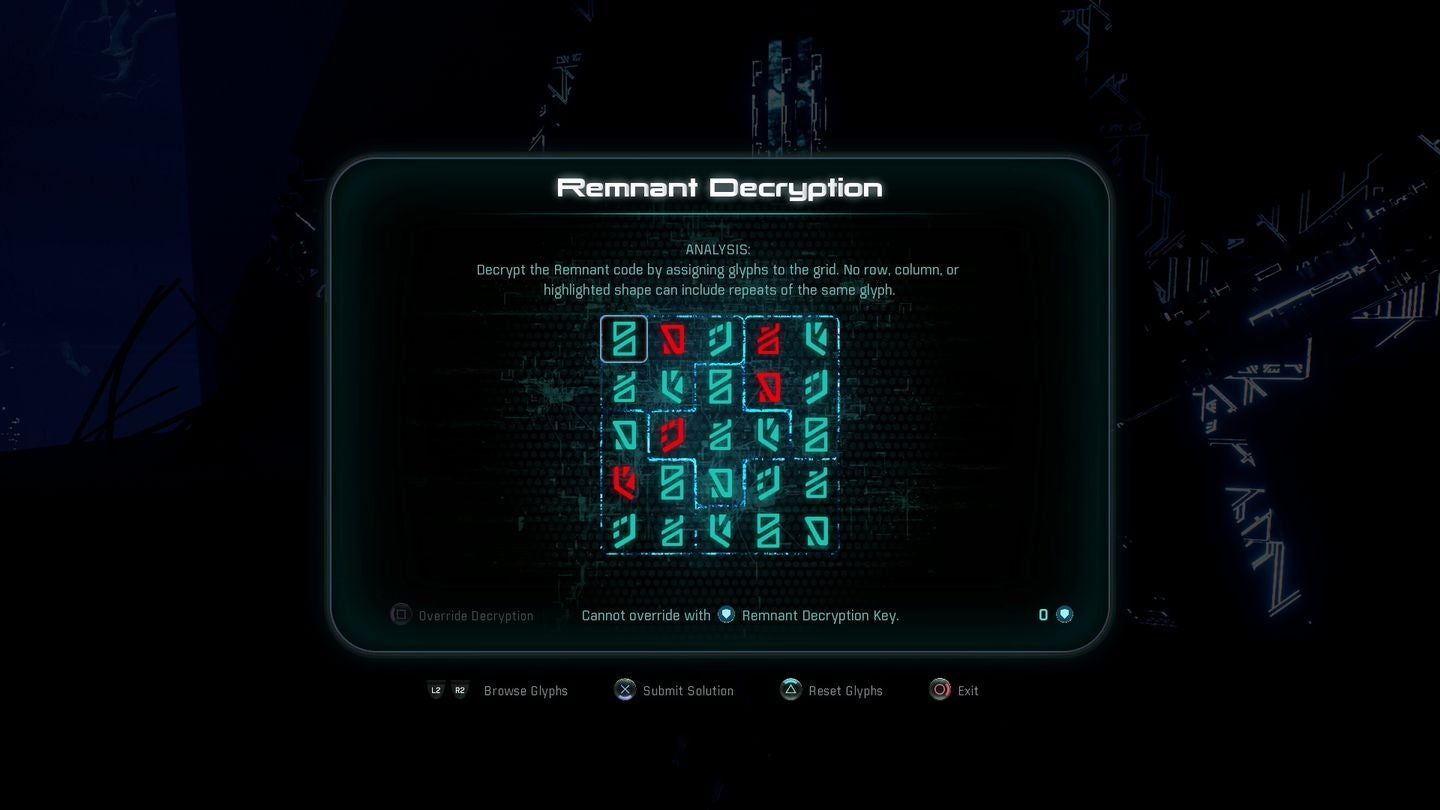Click the R2 bumper icon for browsing glyphs

[460, 690]
